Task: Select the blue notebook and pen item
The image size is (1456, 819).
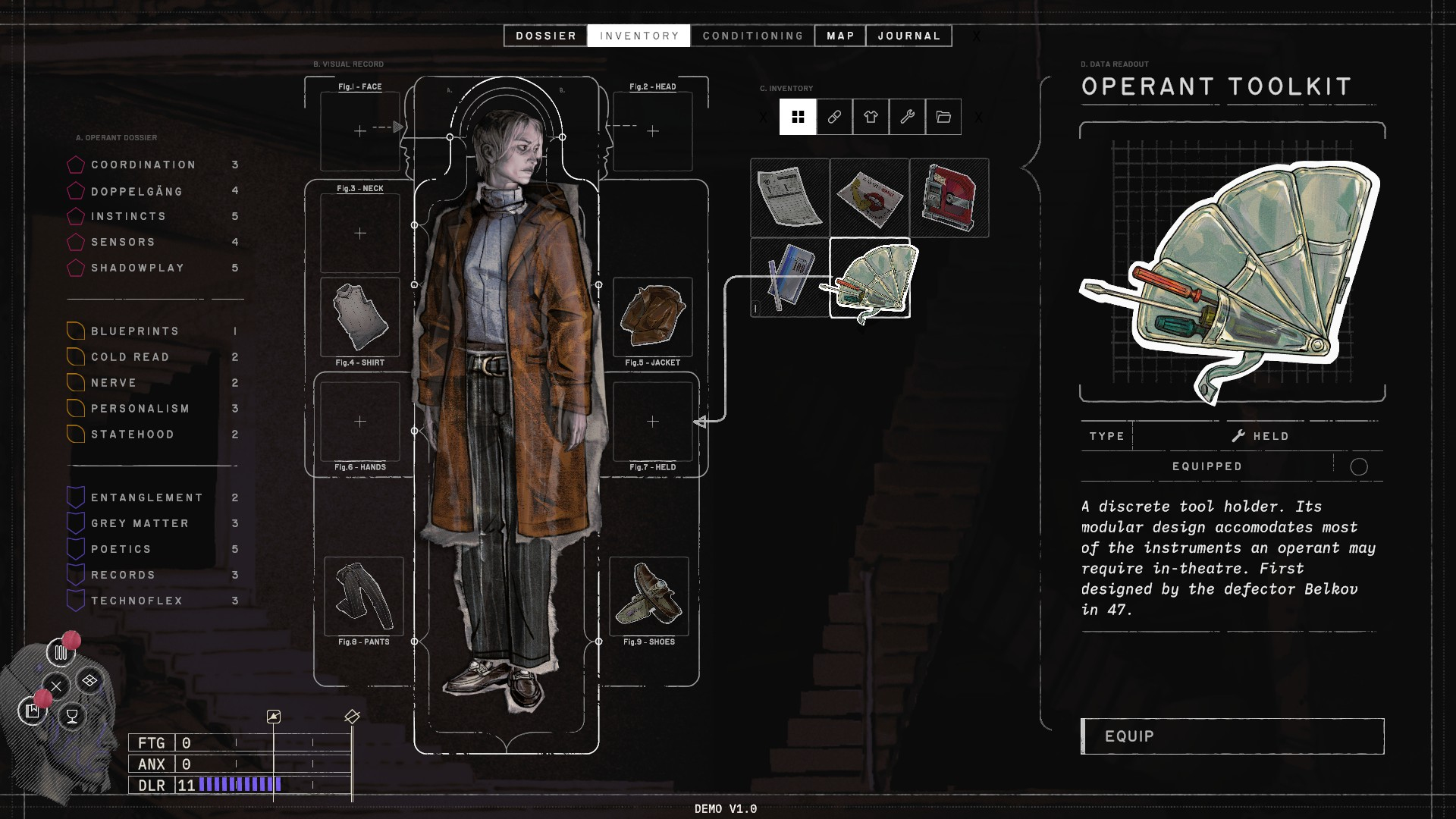Action: (789, 278)
